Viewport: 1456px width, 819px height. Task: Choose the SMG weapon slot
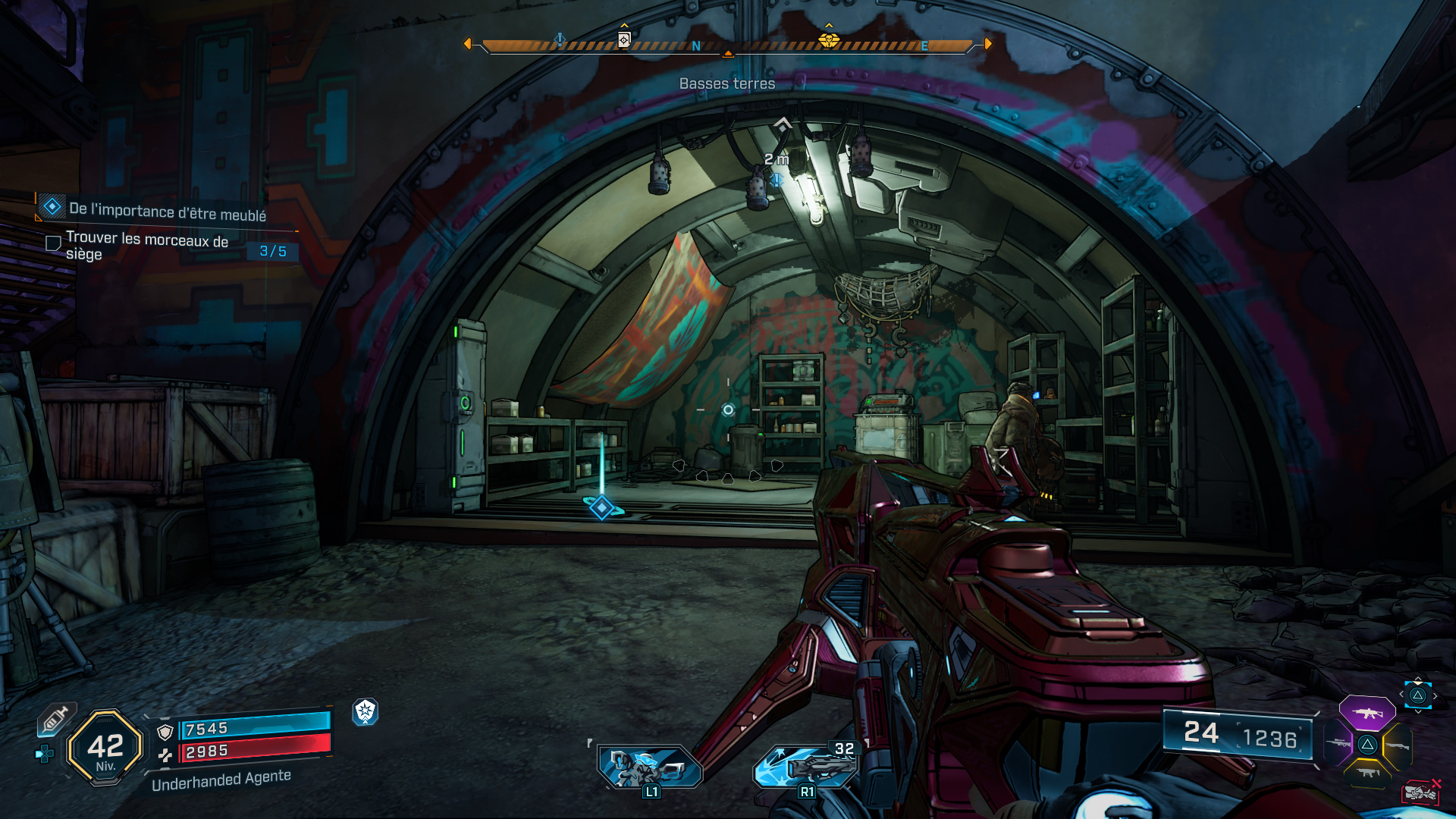click(1368, 773)
